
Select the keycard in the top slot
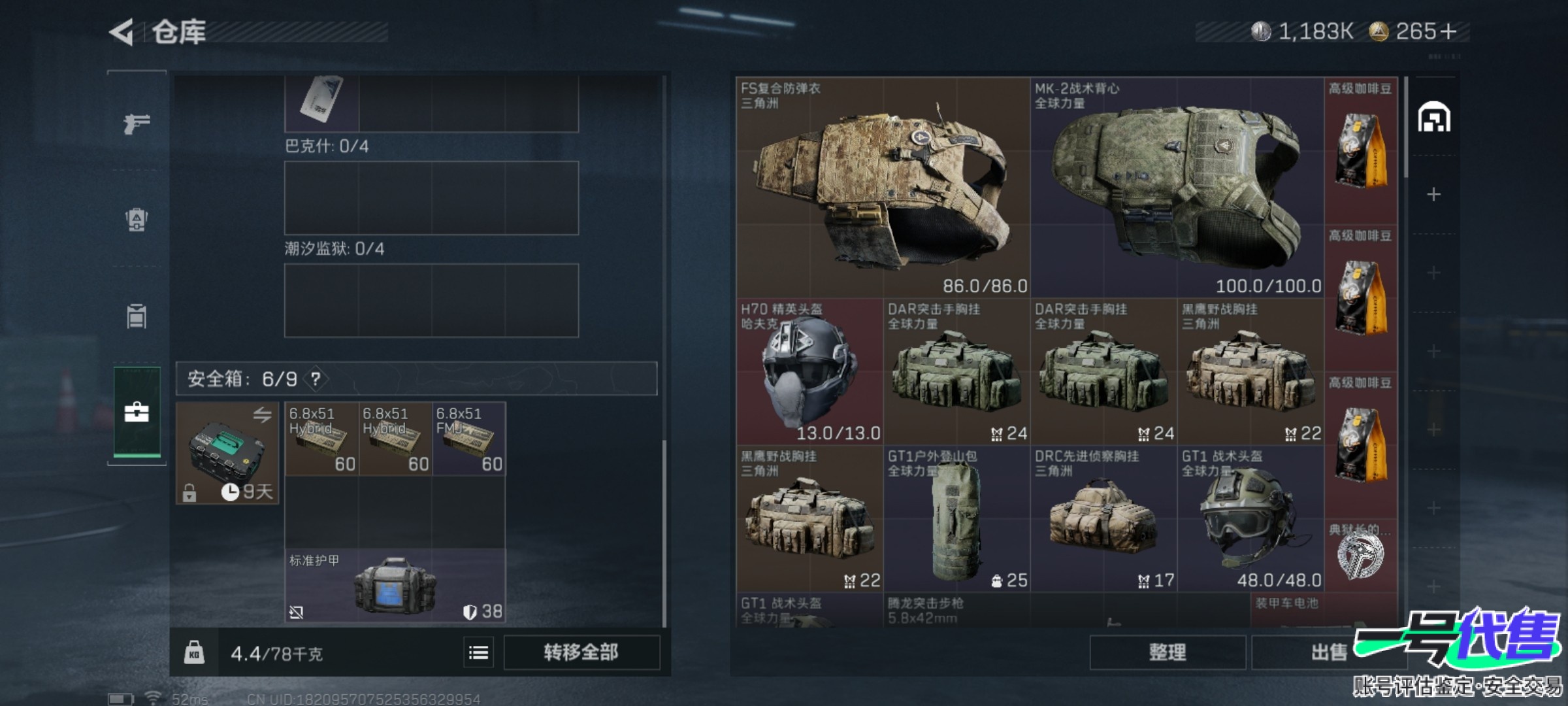[x=321, y=101]
